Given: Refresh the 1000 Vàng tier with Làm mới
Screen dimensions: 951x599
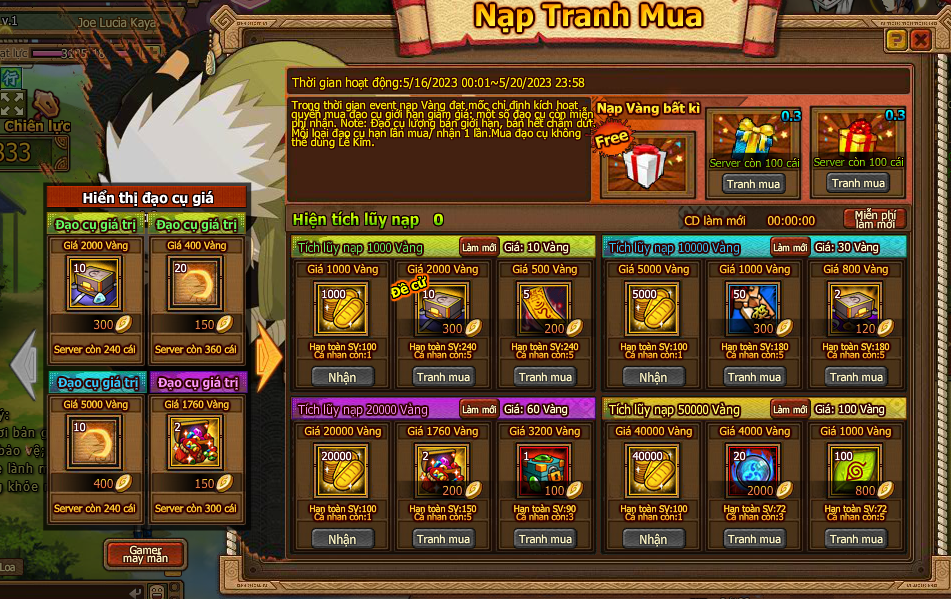Looking at the screenshot, I should [x=478, y=247].
